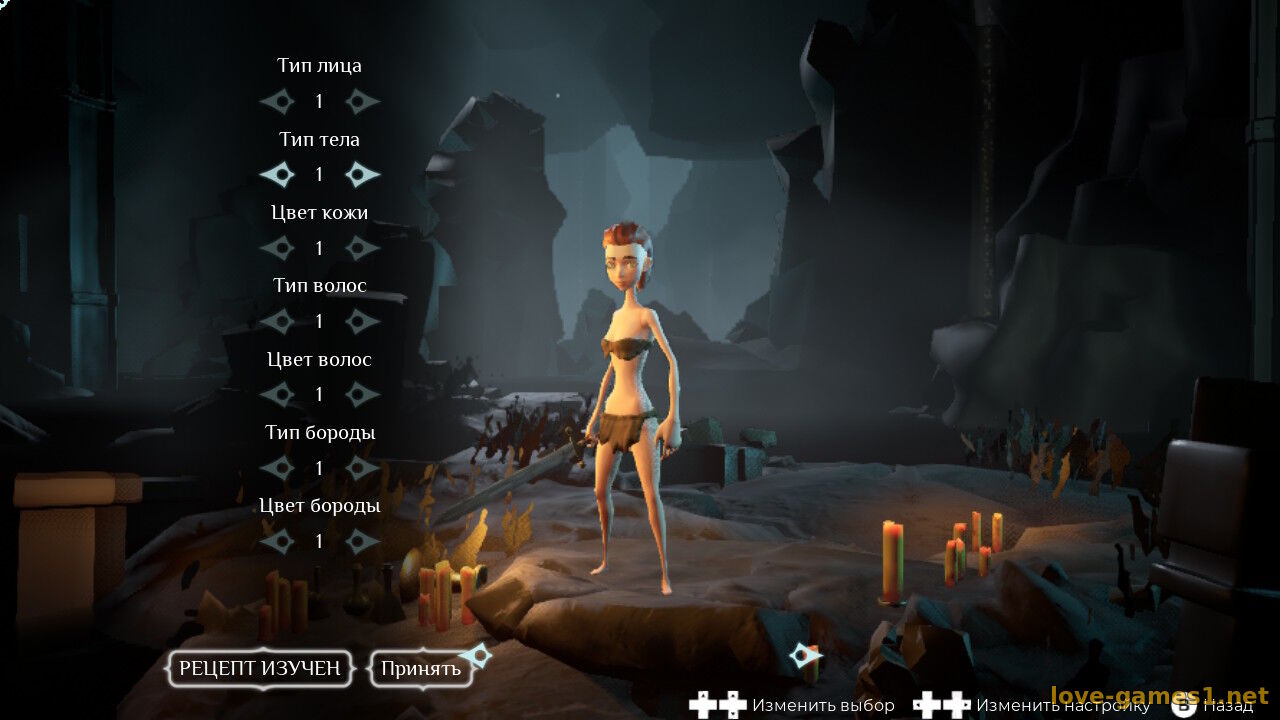Choose next skin color (Цвет кожи)
Viewport: 1280px width, 720px height.
(362, 248)
